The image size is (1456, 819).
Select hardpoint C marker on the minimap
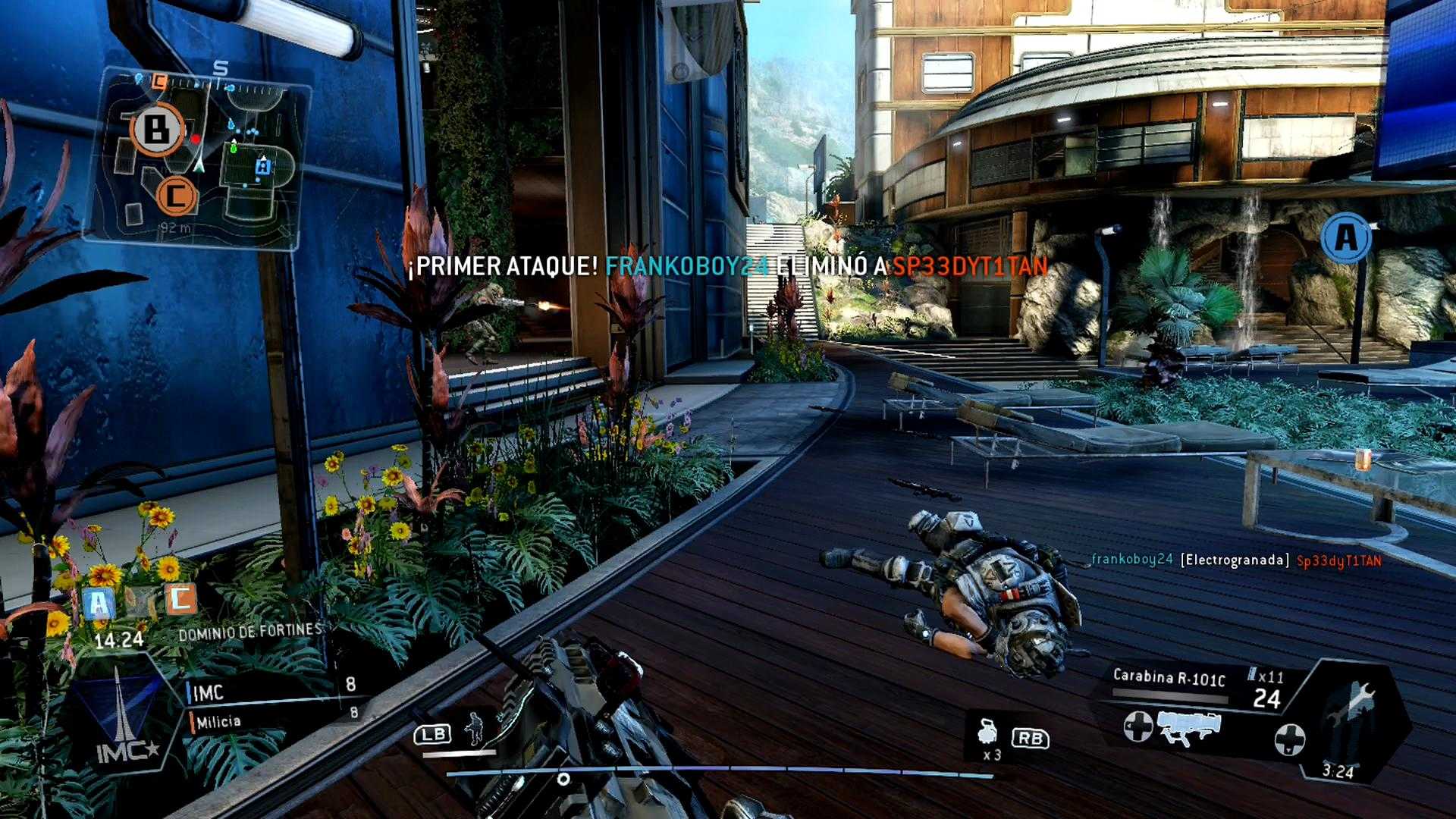point(177,196)
